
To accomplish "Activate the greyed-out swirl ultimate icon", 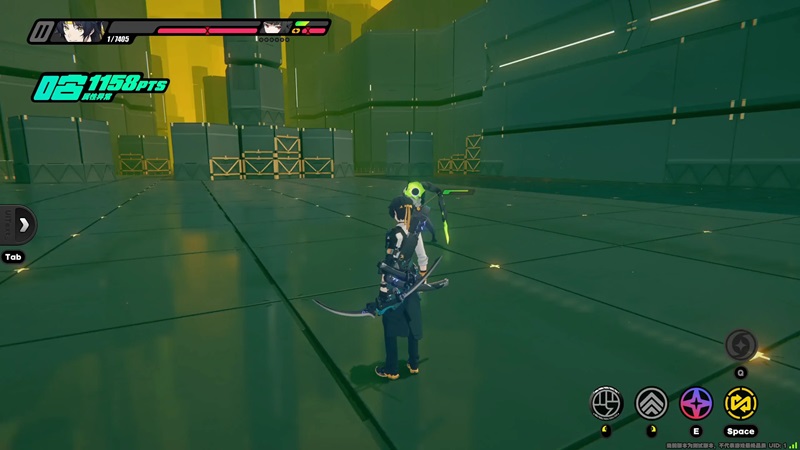I will (x=741, y=345).
